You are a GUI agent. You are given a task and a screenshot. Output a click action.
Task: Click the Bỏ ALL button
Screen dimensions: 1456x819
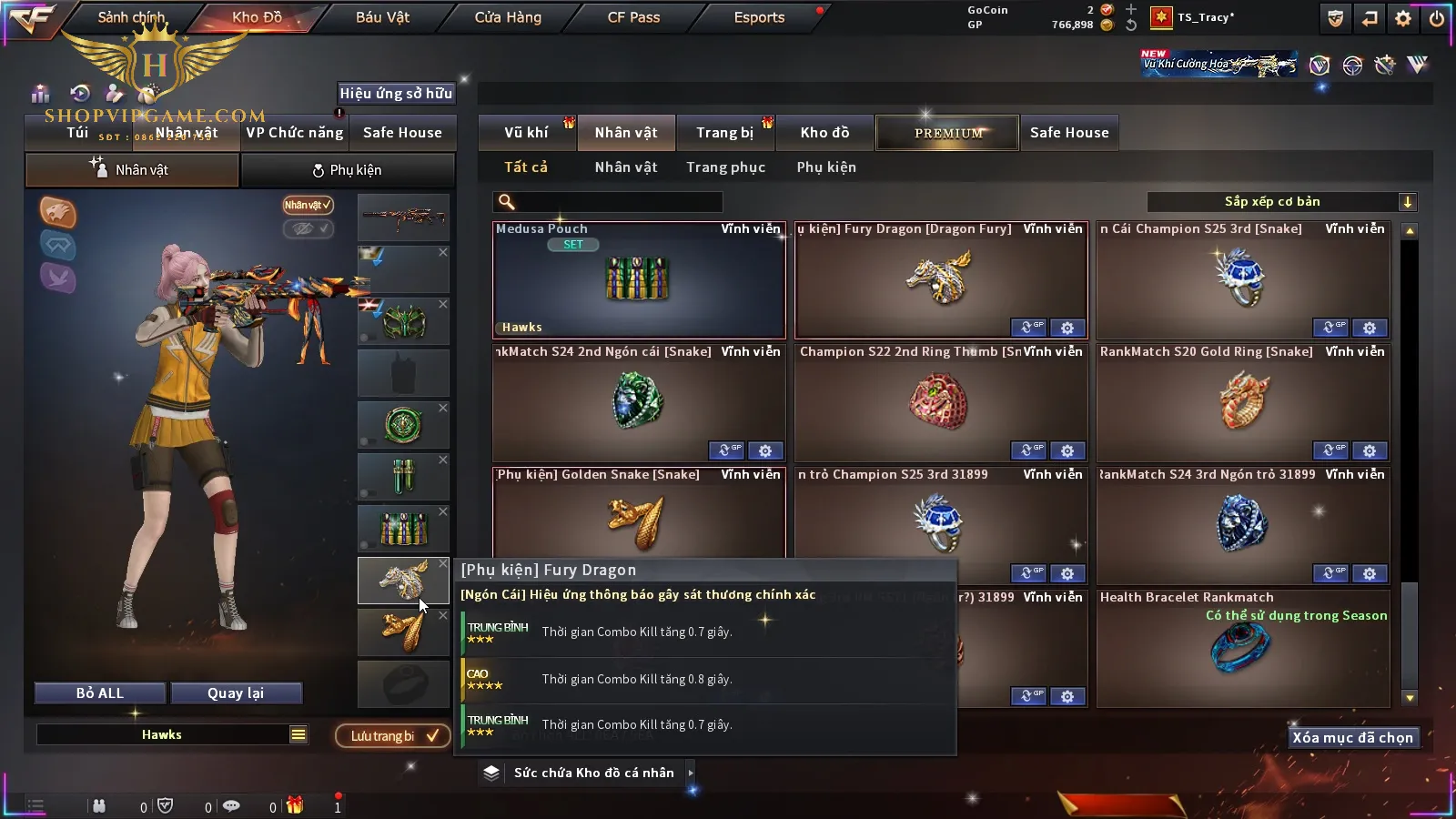pos(100,693)
